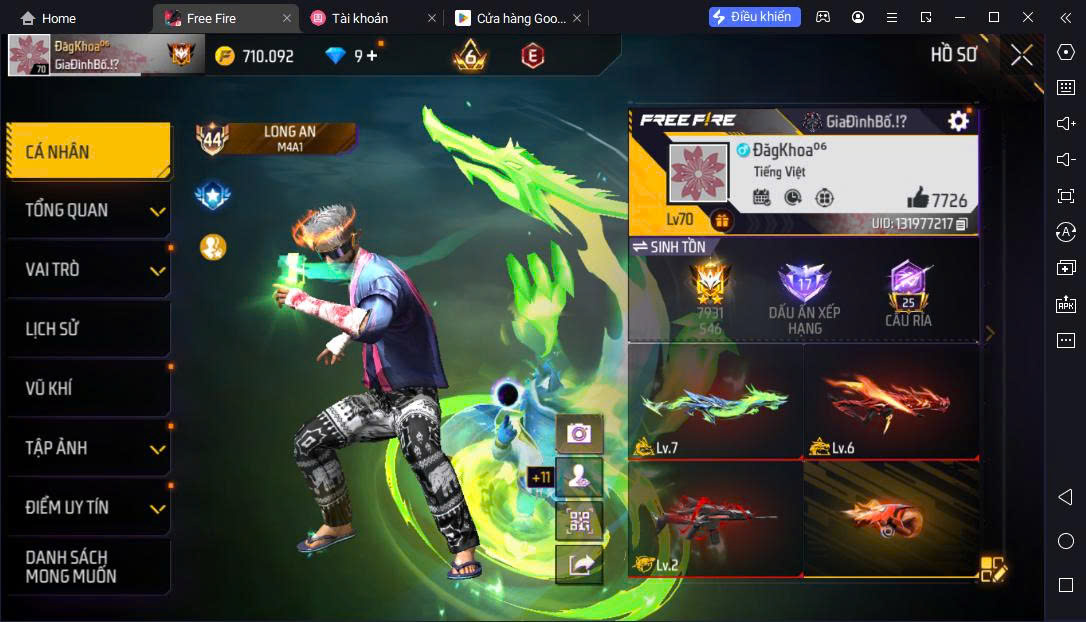The image size is (1086, 622).
Task: Switch SINH TỒN rank mode
Action: 668,247
